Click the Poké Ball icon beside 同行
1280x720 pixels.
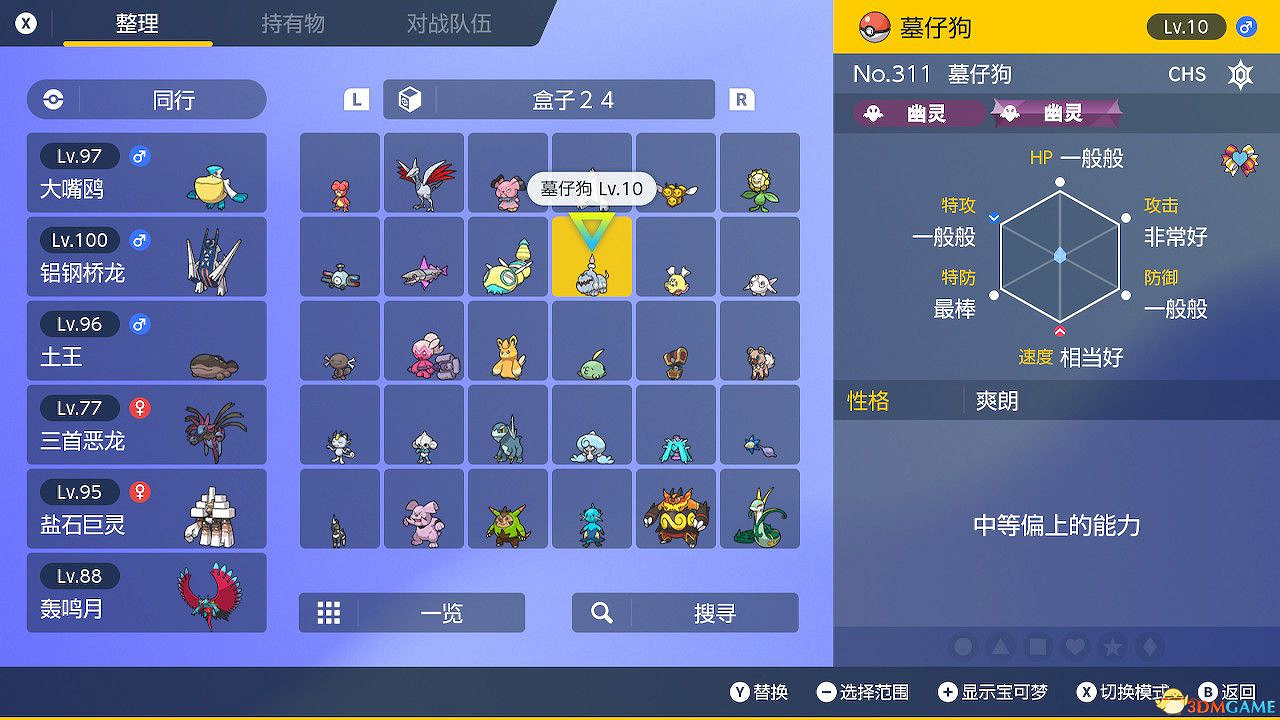(51, 100)
